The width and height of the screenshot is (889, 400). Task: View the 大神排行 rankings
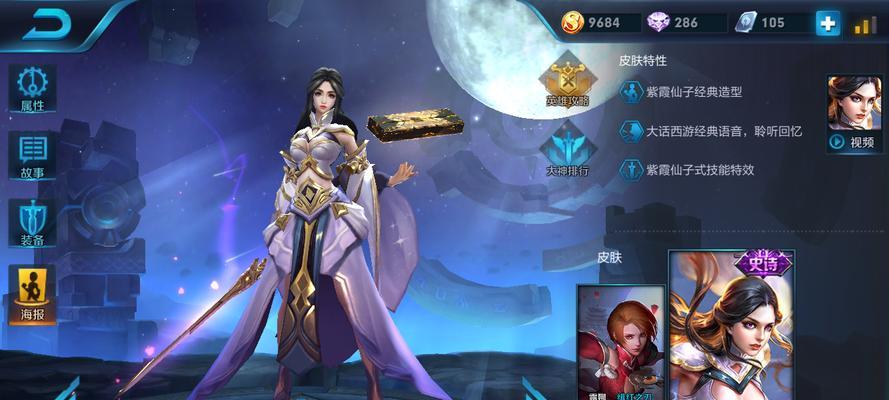coord(567,149)
